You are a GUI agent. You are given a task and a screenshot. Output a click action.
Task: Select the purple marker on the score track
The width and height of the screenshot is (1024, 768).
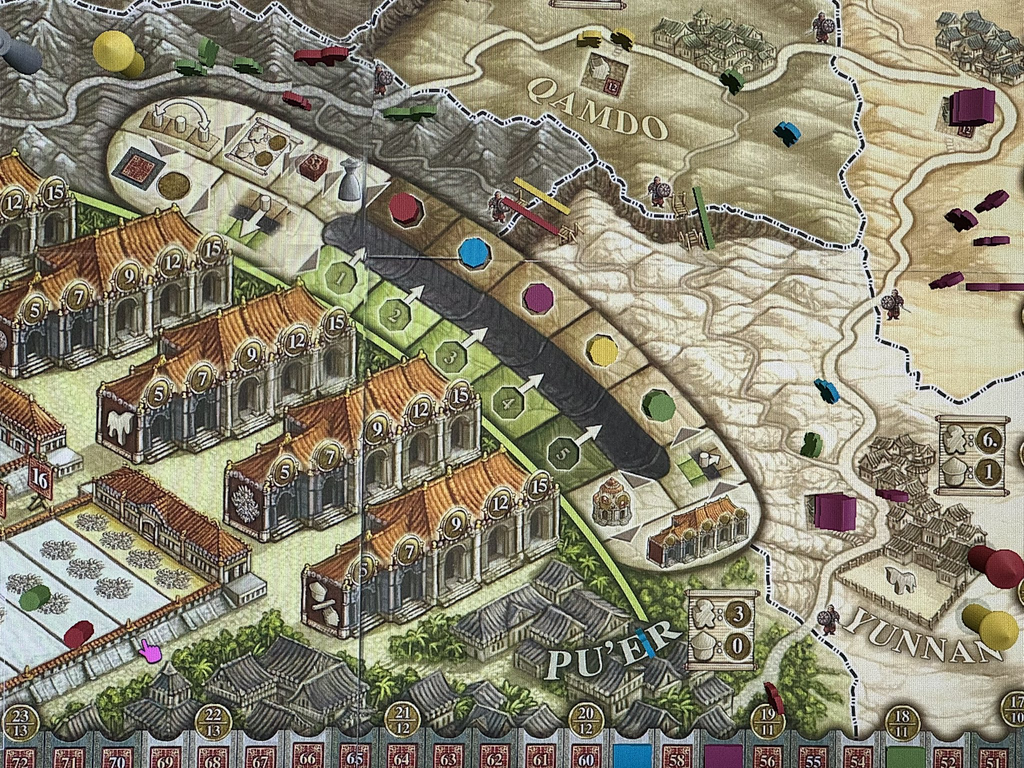[x=722, y=757]
